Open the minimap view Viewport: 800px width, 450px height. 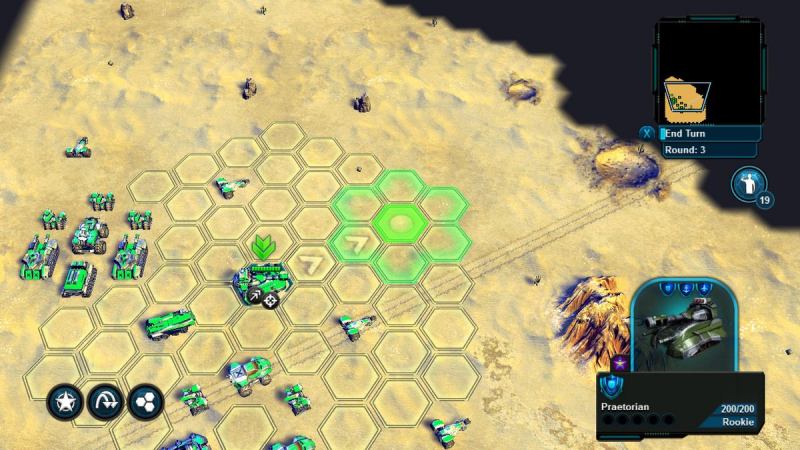point(708,72)
